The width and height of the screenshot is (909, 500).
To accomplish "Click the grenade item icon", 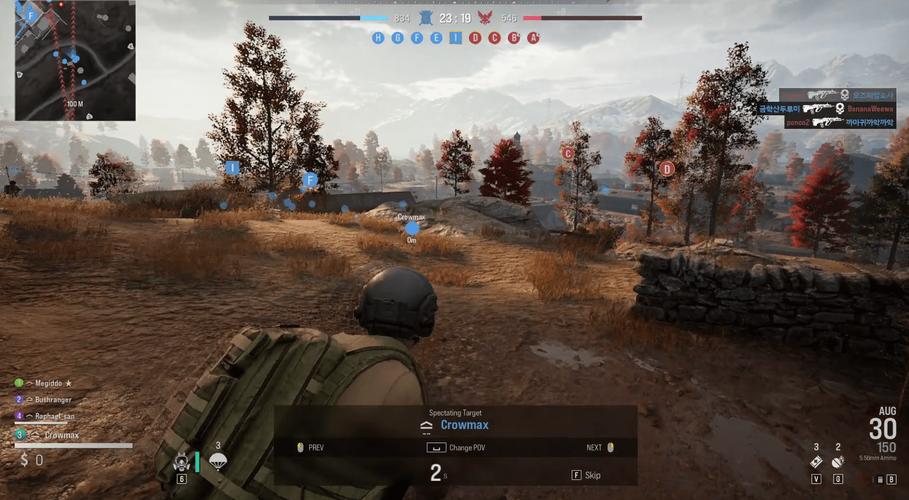I will coord(839,462).
